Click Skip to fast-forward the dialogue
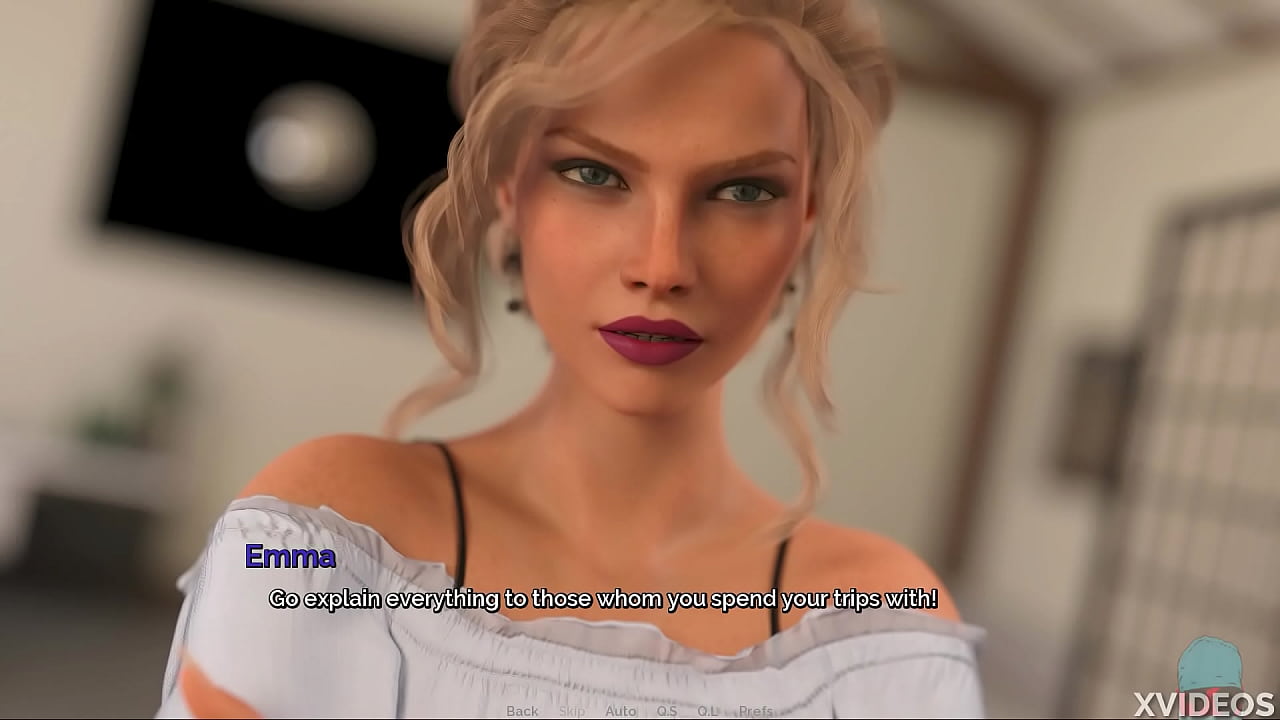The width and height of the screenshot is (1280, 720). click(572, 710)
